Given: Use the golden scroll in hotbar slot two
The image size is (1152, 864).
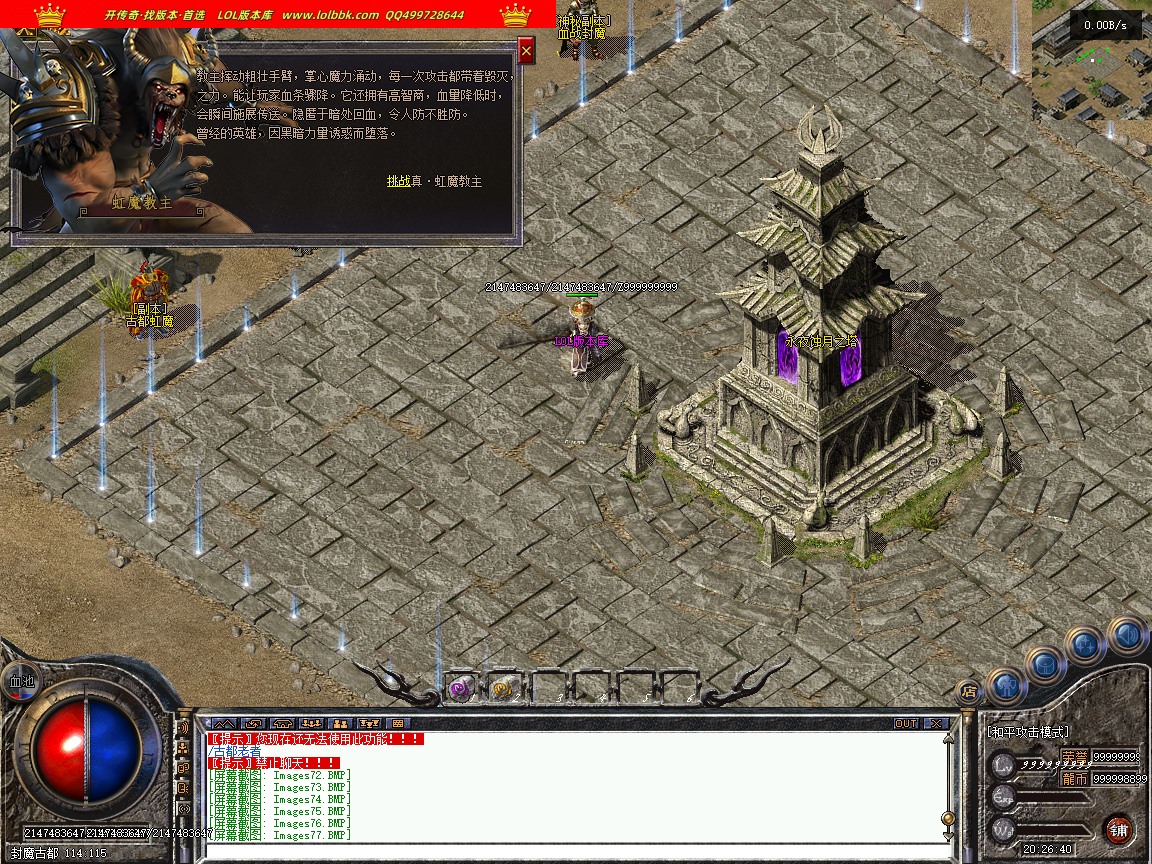Looking at the screenshot, I should coord(503,687).
